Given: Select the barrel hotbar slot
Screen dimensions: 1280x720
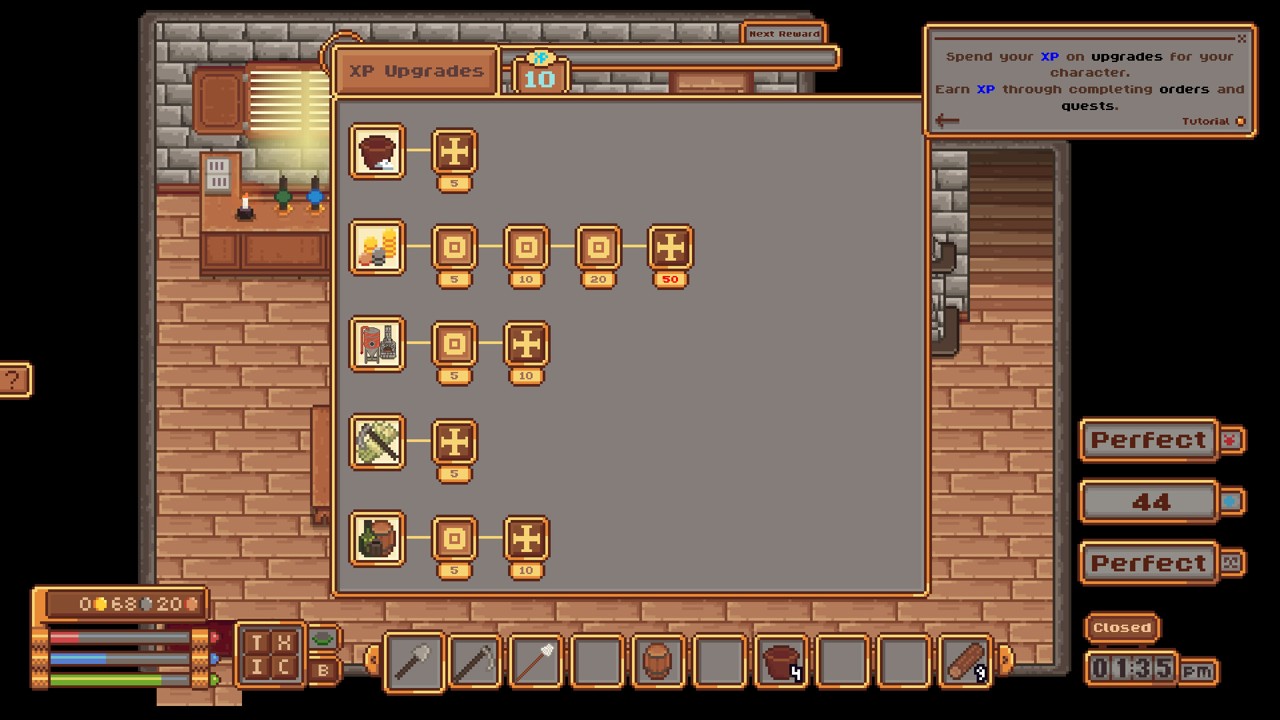Looking at the screenshot, I should pos(658,661).
